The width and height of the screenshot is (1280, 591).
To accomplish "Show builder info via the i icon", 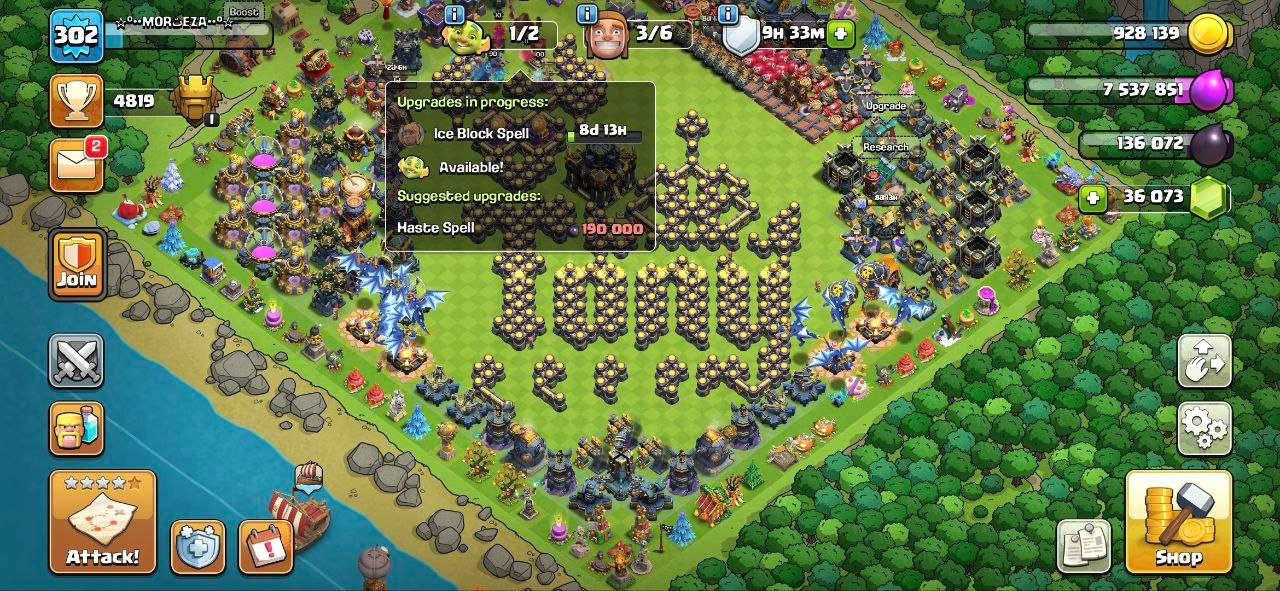I will click(588, 14).
